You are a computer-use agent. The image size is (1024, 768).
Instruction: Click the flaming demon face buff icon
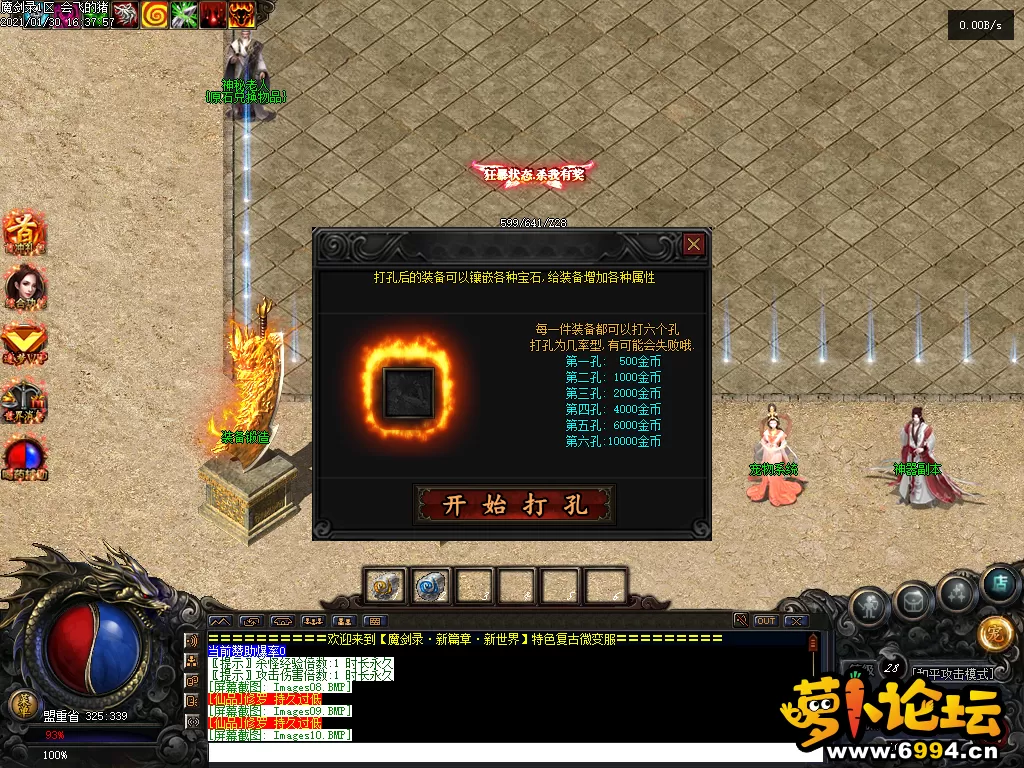click(x=242, y=14)
